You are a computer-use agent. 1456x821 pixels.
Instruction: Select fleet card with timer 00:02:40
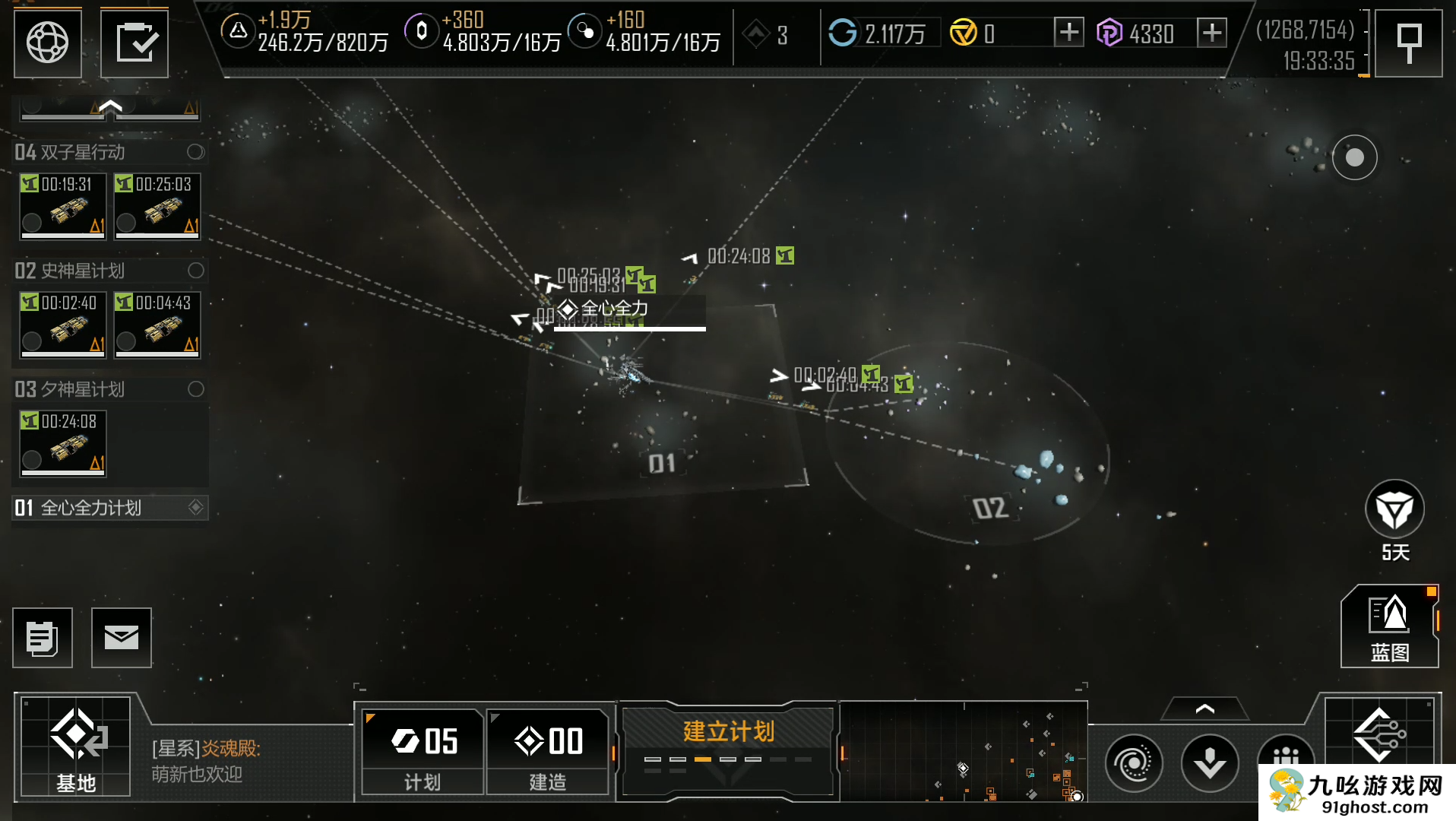63,325
